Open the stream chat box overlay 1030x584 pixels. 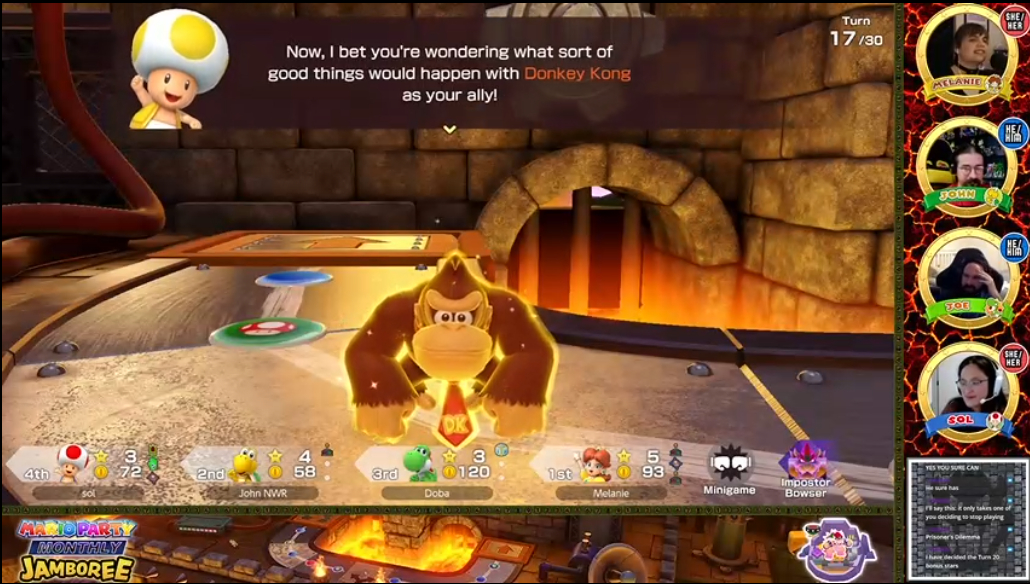coord(966,519)
